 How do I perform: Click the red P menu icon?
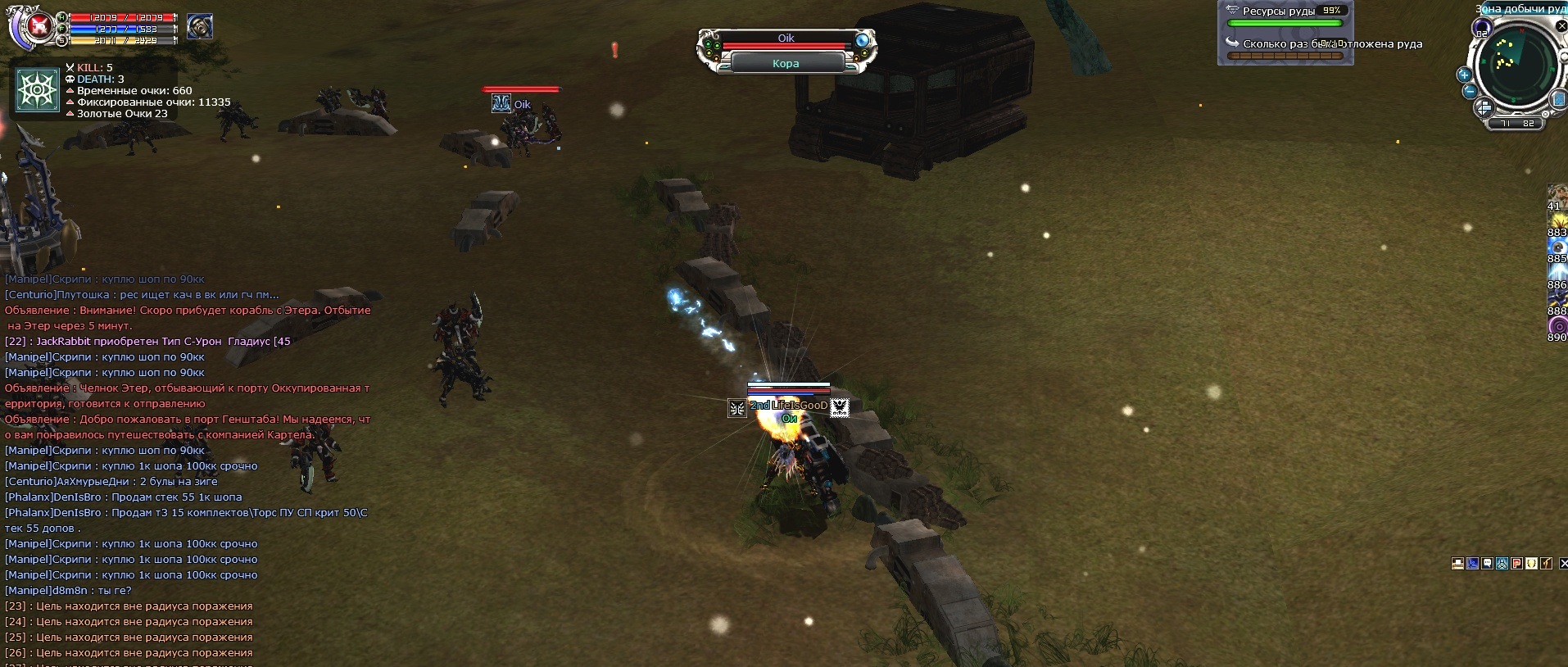(x=1517, y=563)
